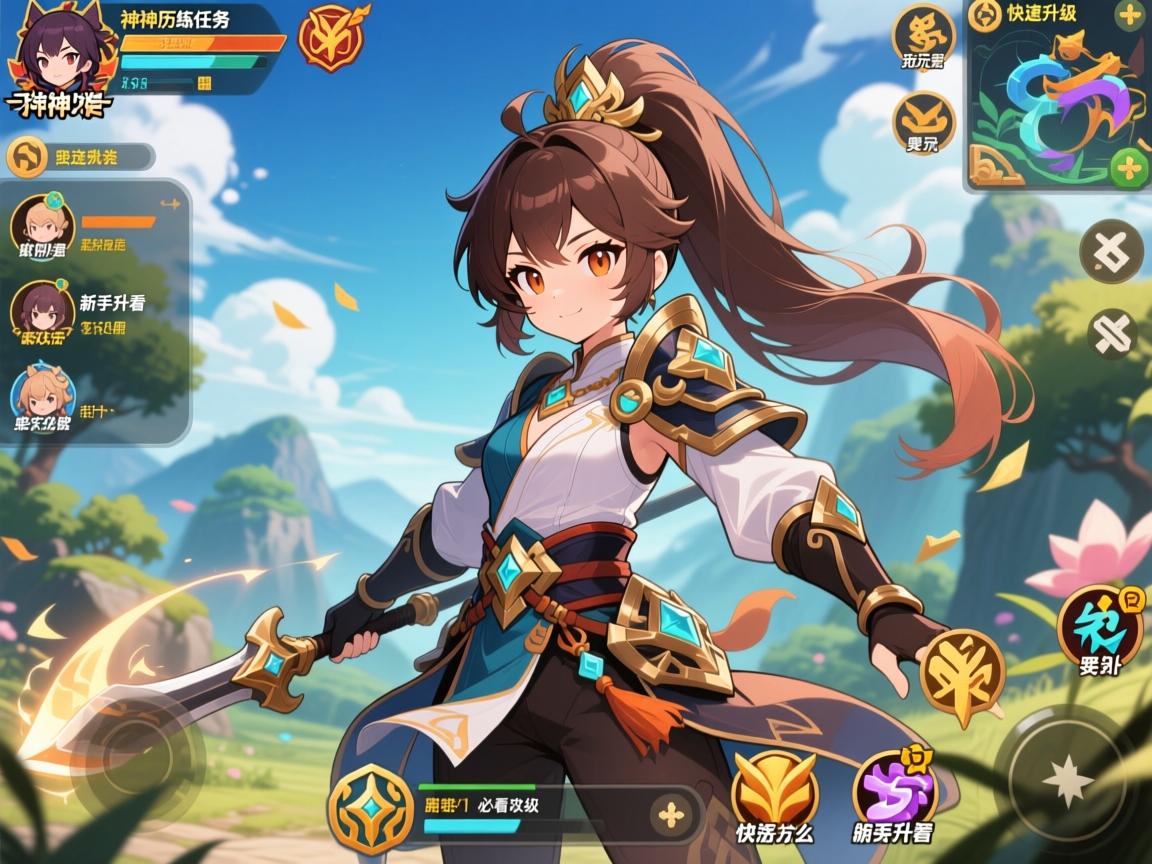Click the plus button on bottom bar
Screen dimensions: 1152x864
672,814
